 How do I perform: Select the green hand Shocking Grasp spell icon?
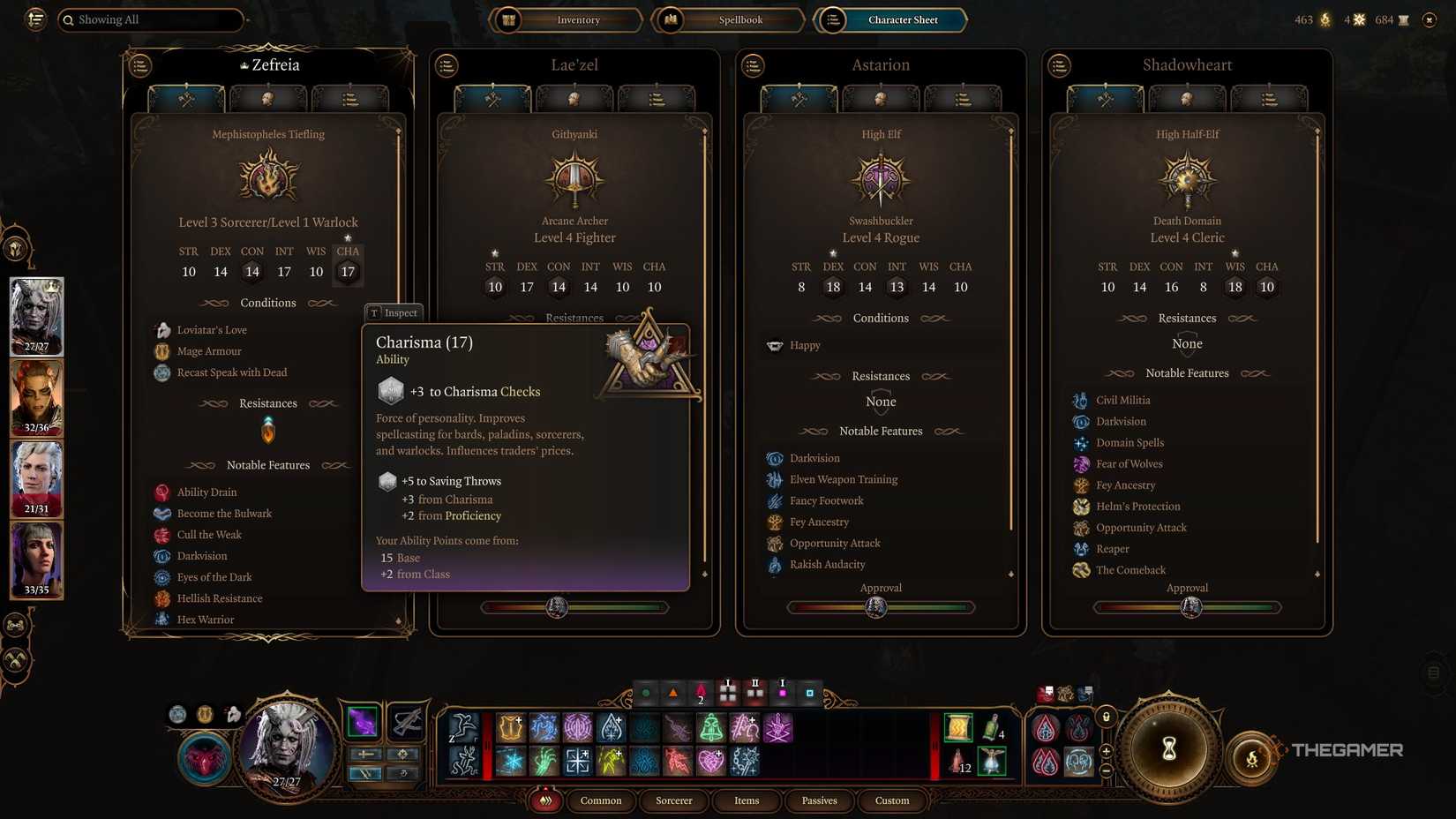point(543,762)
